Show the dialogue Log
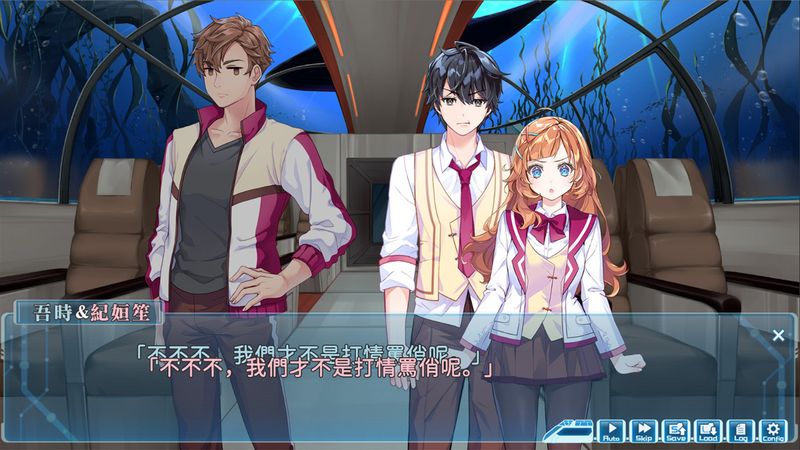Screen dimensions: 800x450 click(x=740, y=431)
